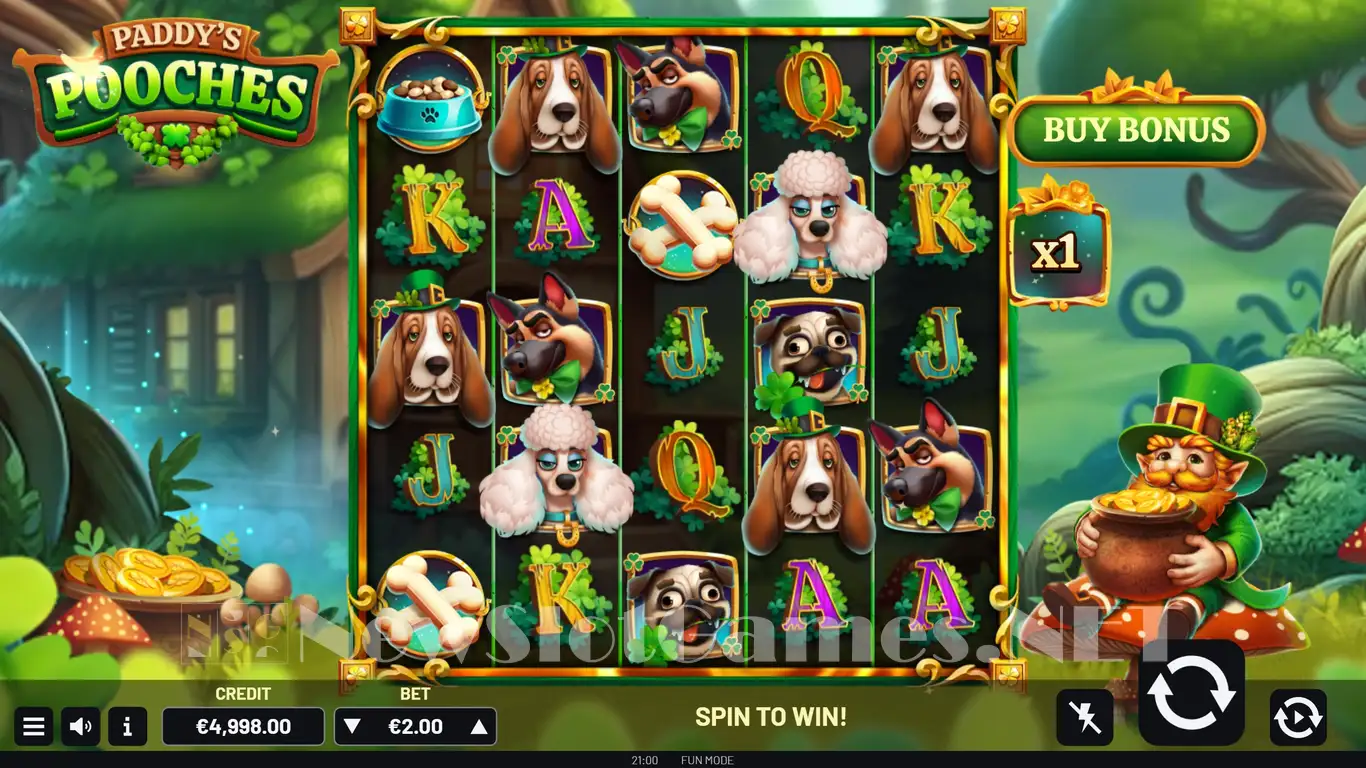This screenshot has width=1366, height=768.
Task: Toggle the lightning bolt turbo spin
Action: coord(1084,717)
